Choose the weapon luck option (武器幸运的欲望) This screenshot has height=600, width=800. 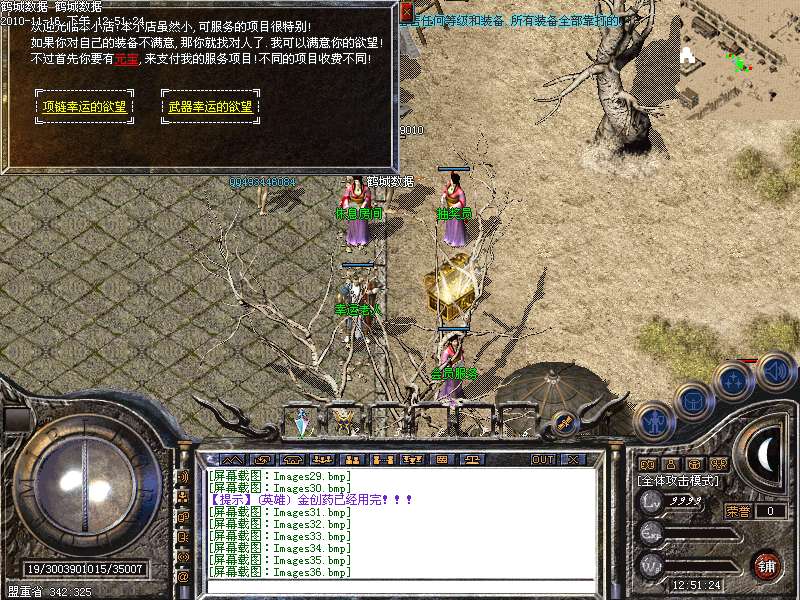pos(210,106)
